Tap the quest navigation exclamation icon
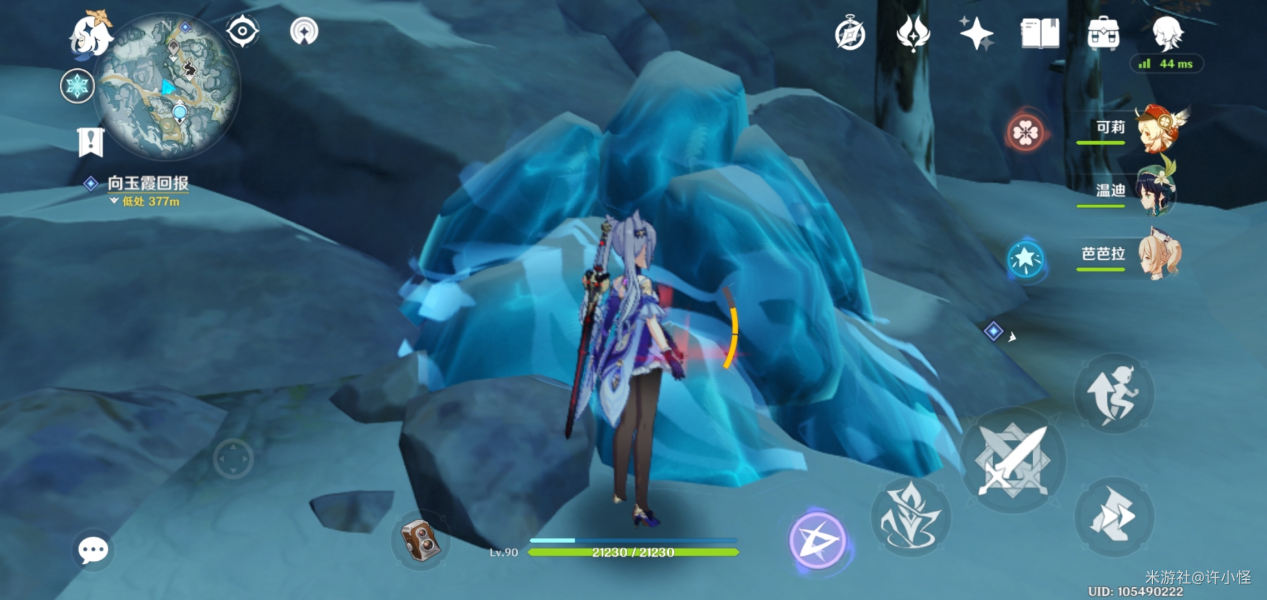Screen dimensions: 1267x600 91,142
